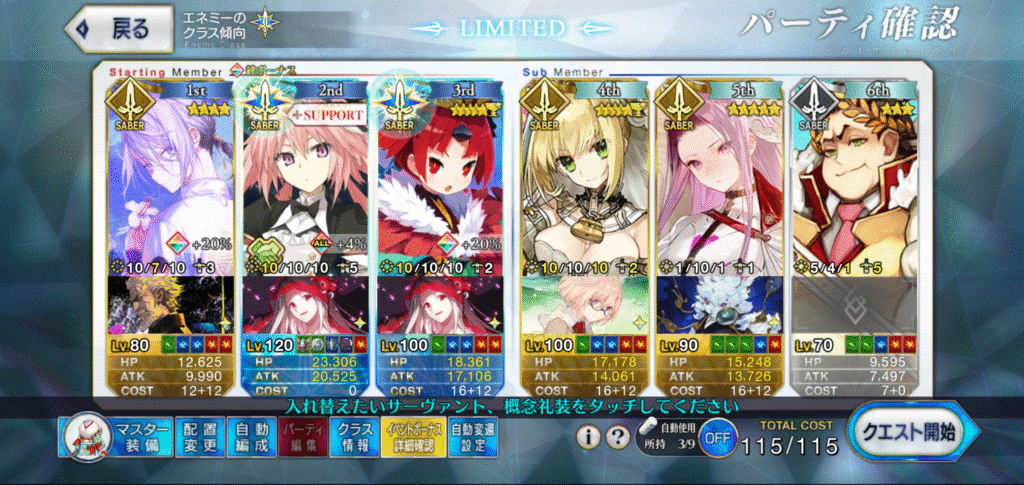Tap the 5th member's craft essence

717,304
